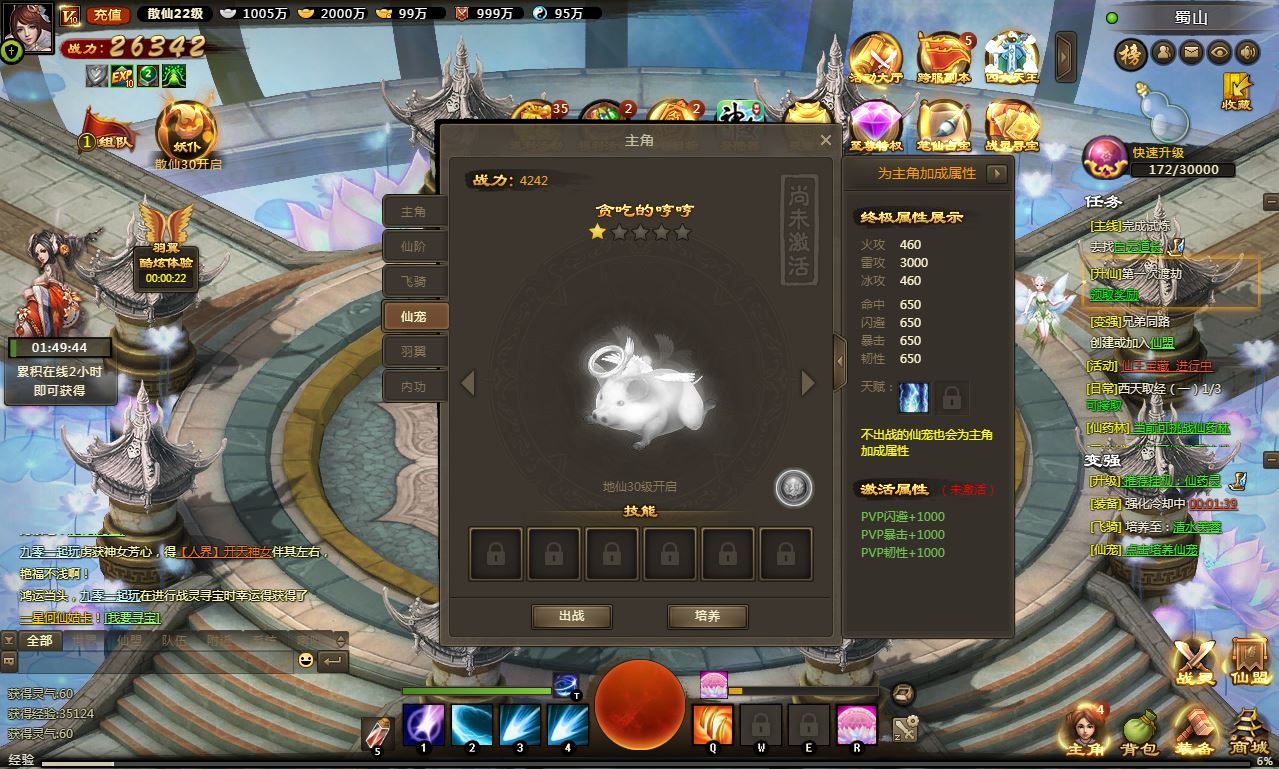The image size is (1279, 769).
Task: Click the 充值 recharge button
Action: tap(105, 14)
